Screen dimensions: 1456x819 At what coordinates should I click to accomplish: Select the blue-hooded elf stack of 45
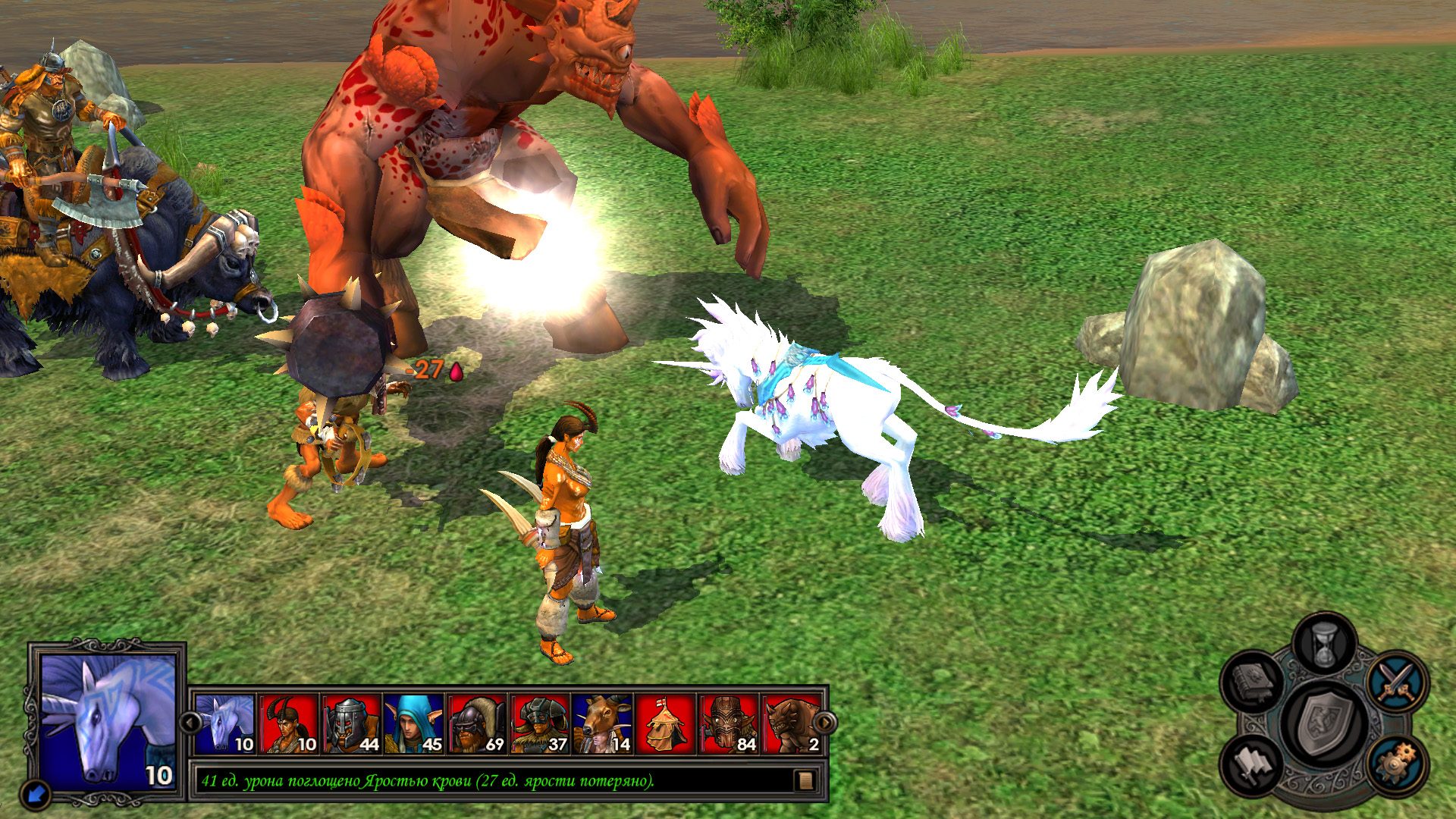(x=414, y=724)
